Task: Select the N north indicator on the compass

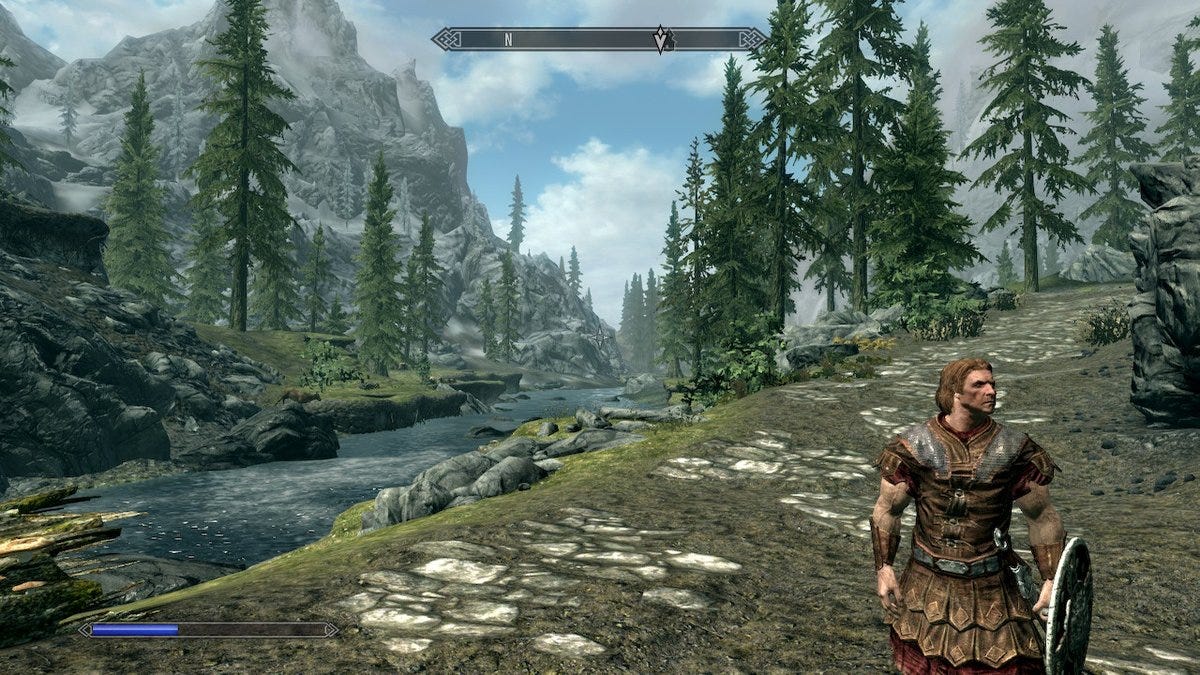Action: [508, 40]
